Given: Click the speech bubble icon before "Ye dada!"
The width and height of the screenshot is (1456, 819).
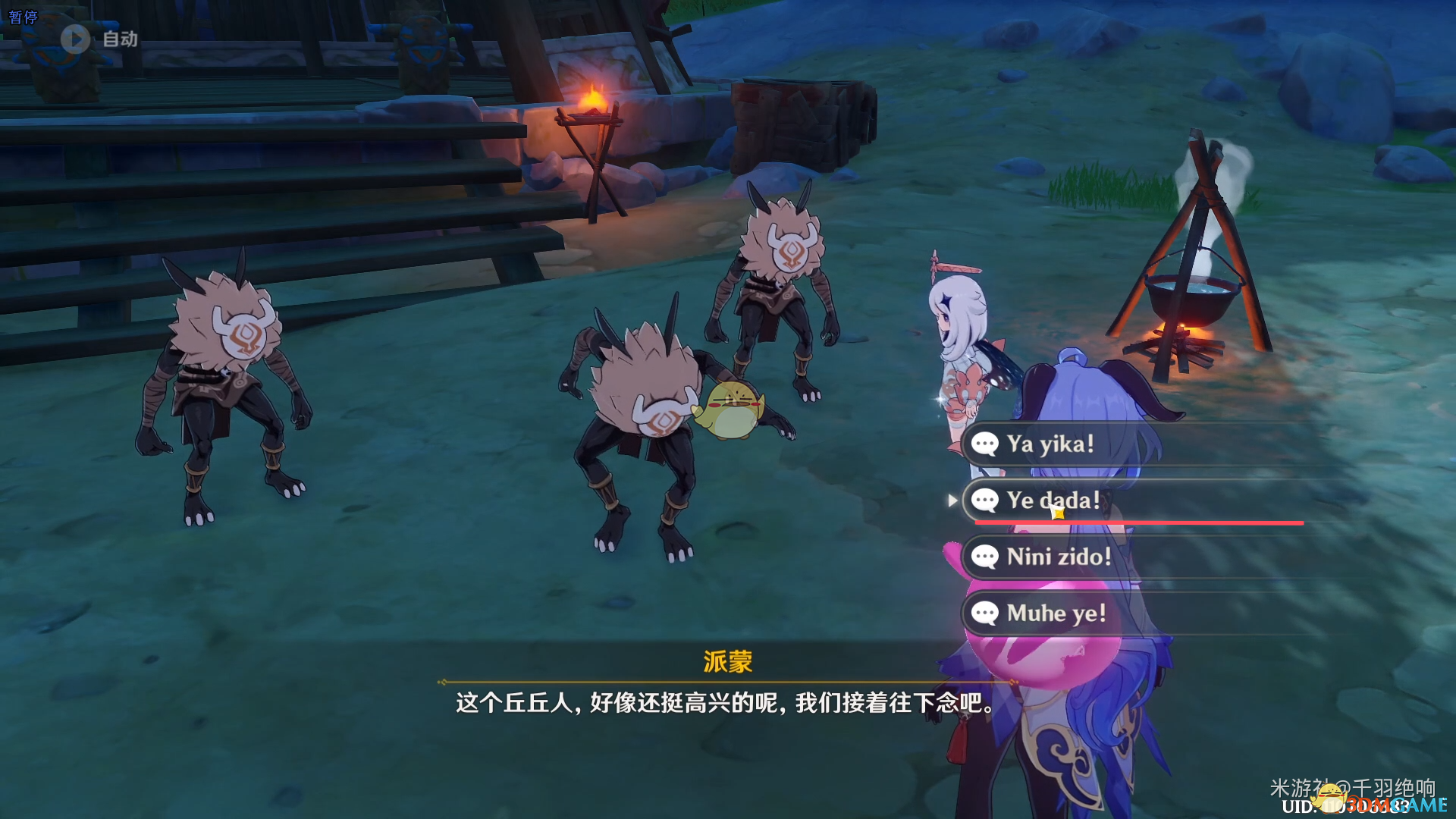Looking at the screenshot, I should click(x=985, y=500).
